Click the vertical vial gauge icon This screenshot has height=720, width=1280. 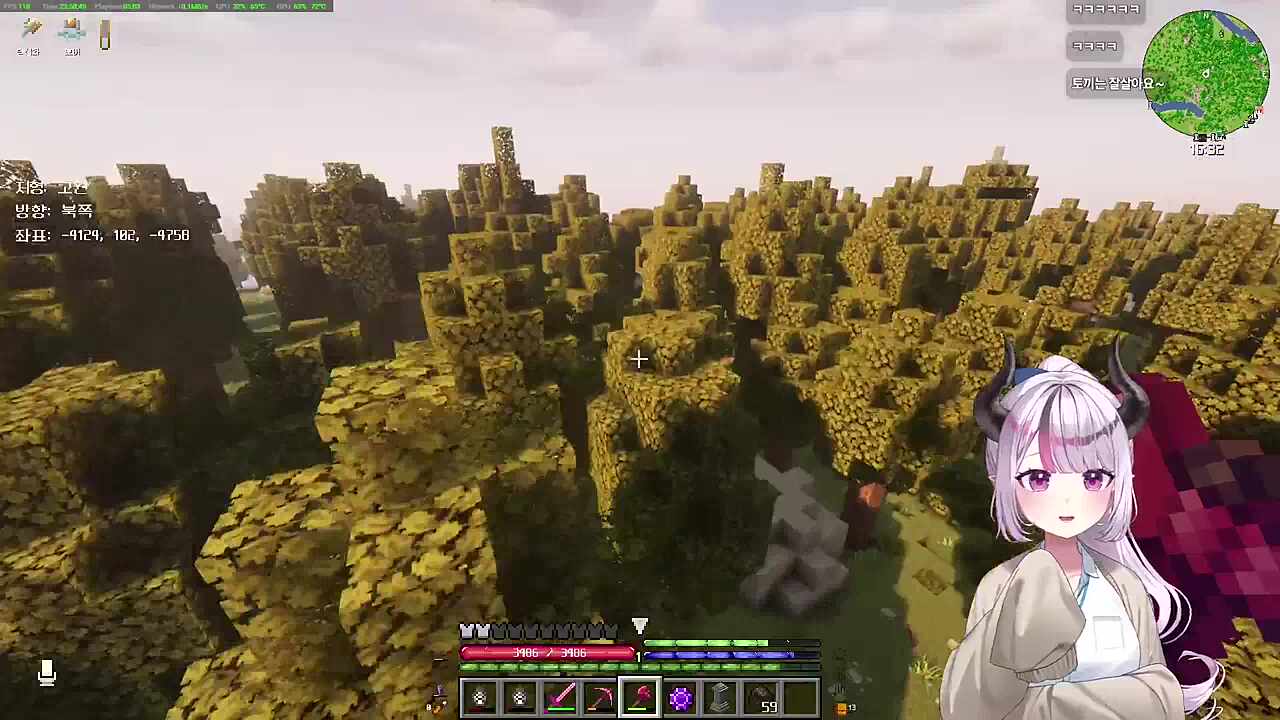point(105,35)
